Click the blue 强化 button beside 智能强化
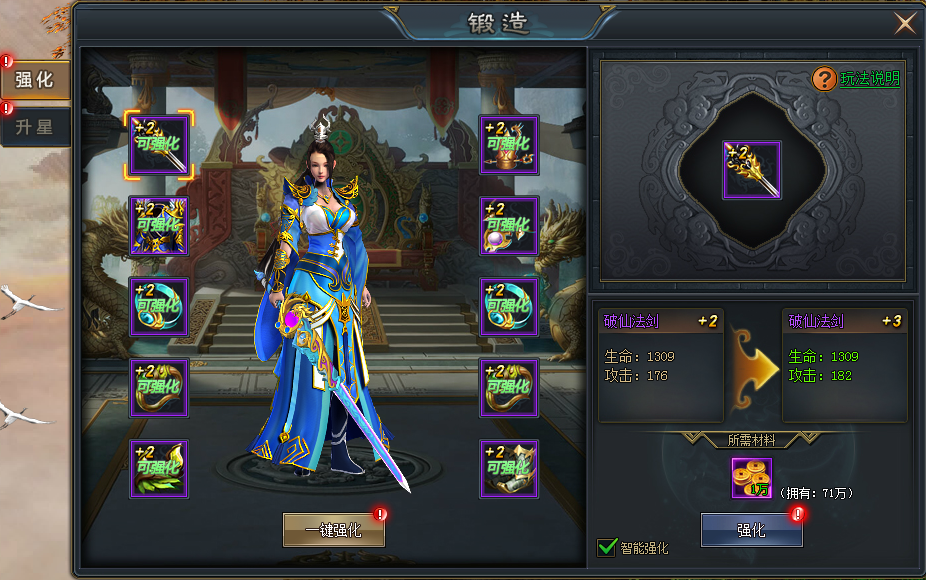The image size is (926, 580). pos(751,531)
